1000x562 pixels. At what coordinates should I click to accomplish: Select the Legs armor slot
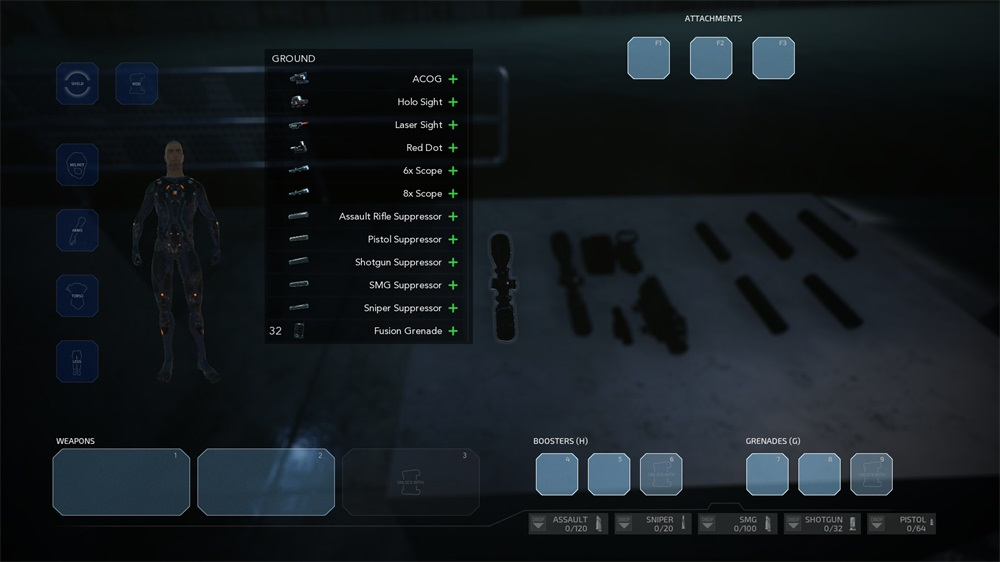pos(77,361)
